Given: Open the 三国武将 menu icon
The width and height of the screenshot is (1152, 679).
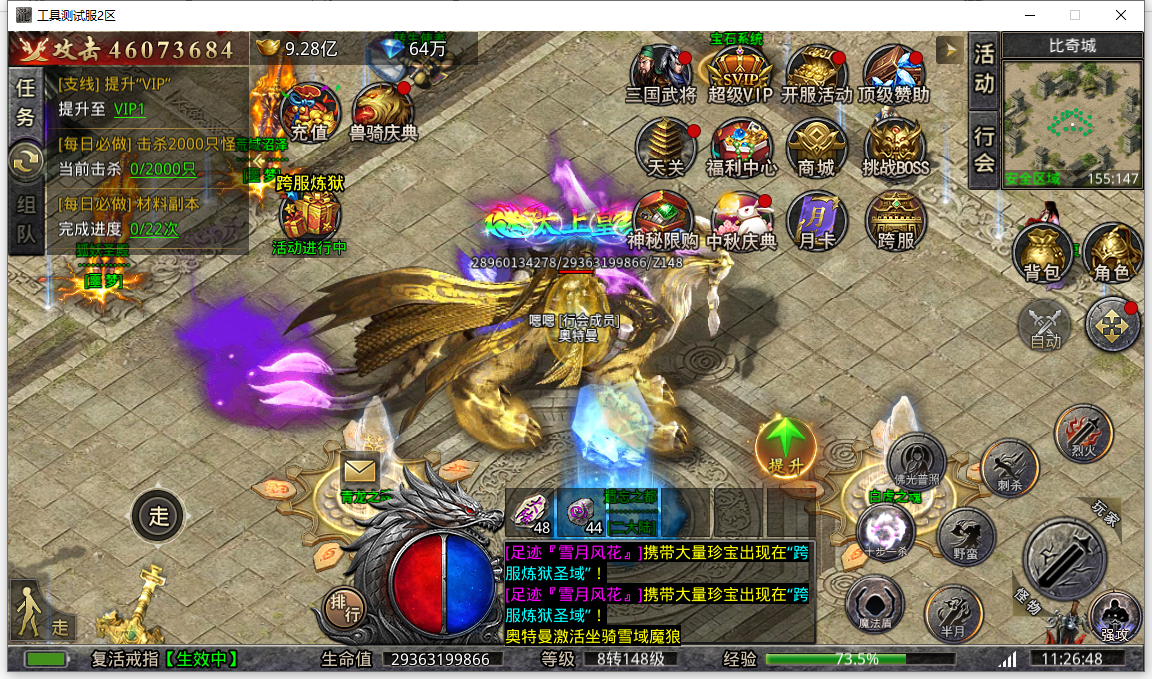Looking at the screenshot, I should tap(660, 74).
